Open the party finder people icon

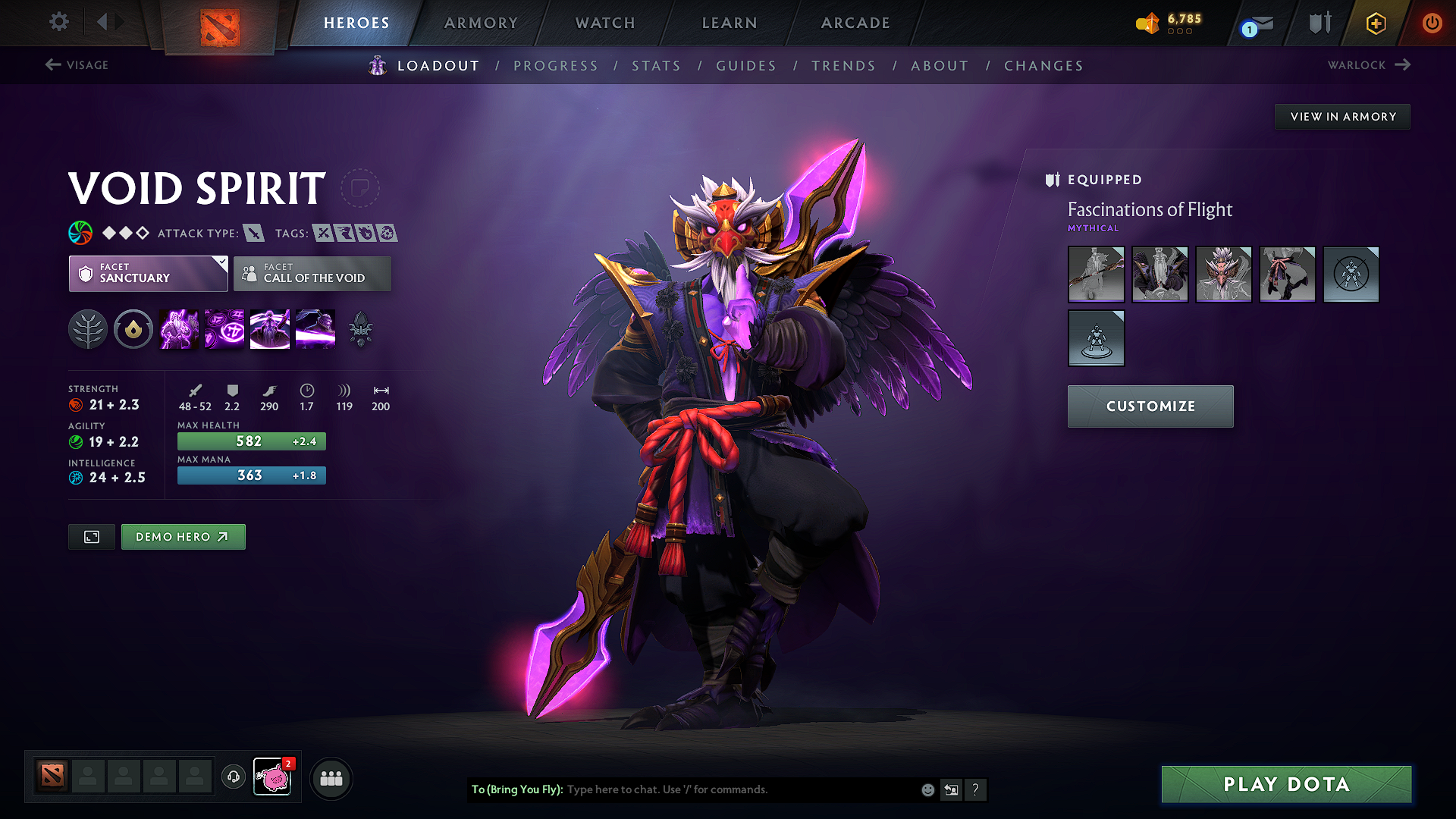pos(331,778)
